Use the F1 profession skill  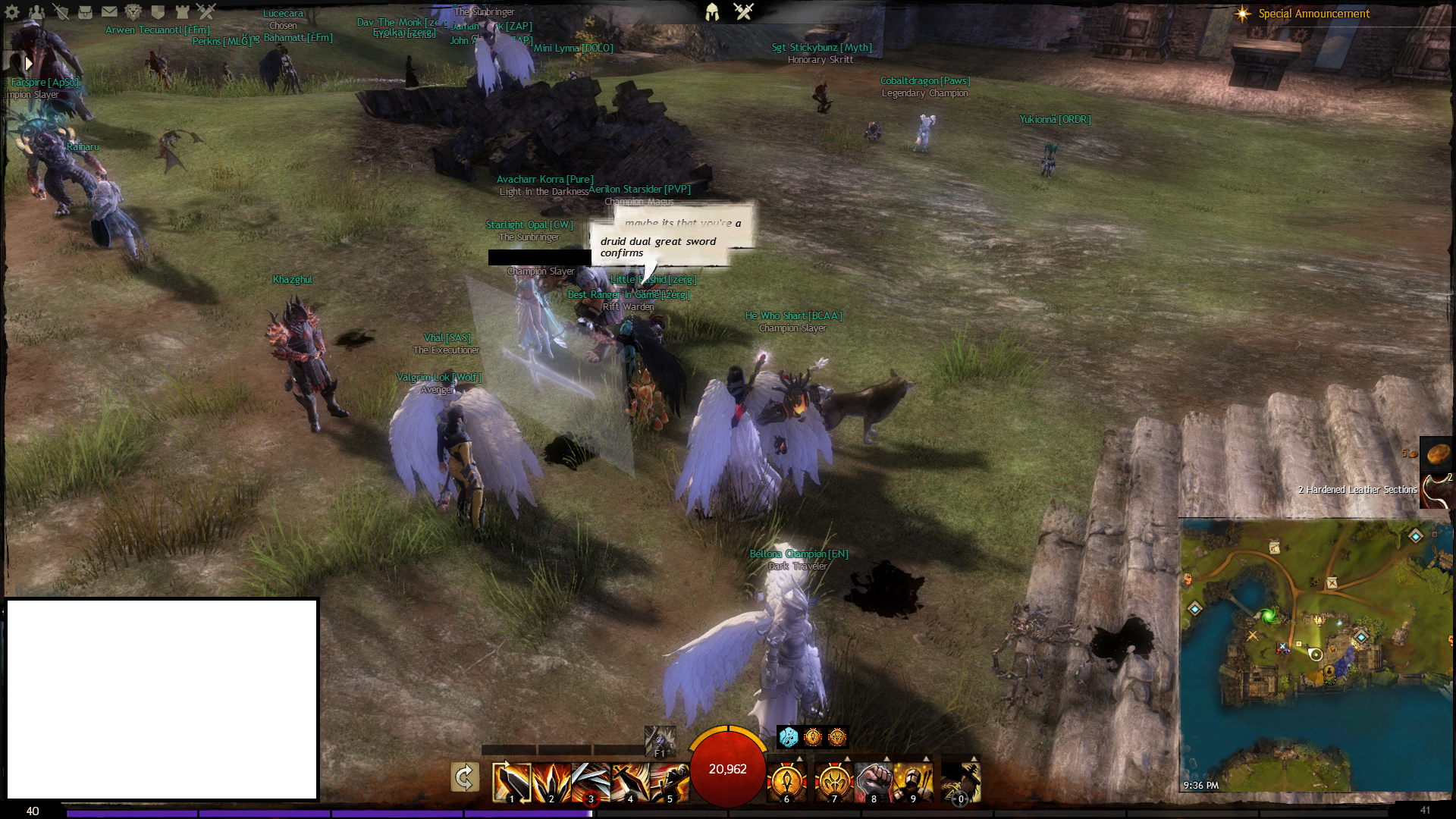pos(659,741)
